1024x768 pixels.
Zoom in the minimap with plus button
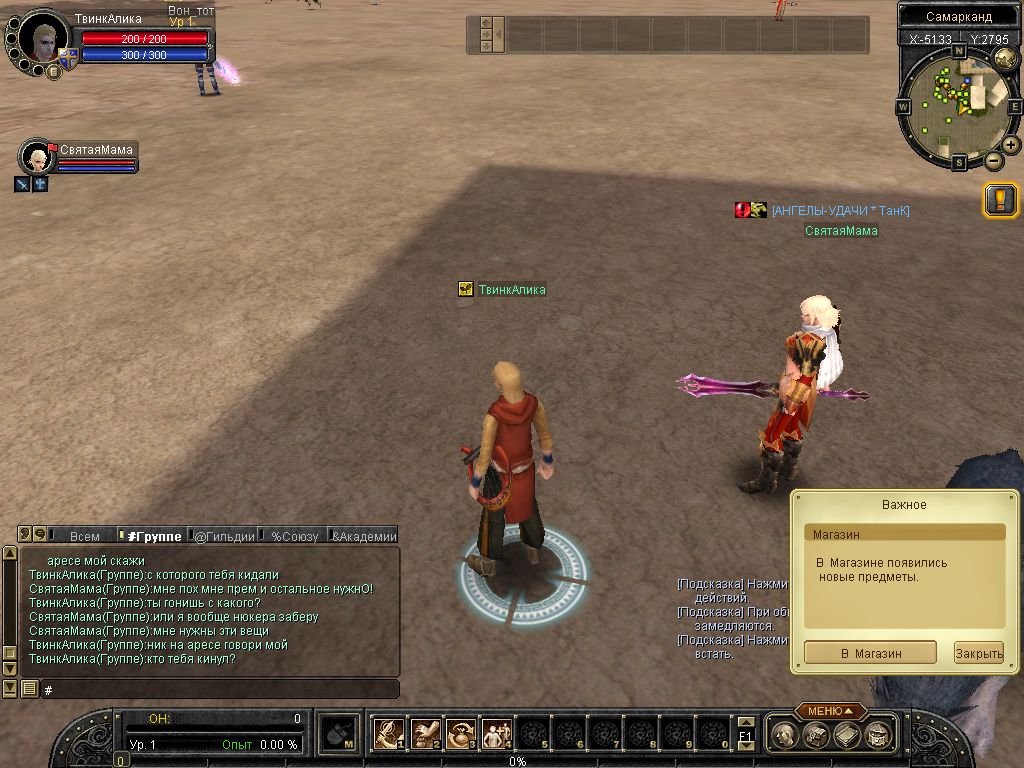(x=1011, y=145)
